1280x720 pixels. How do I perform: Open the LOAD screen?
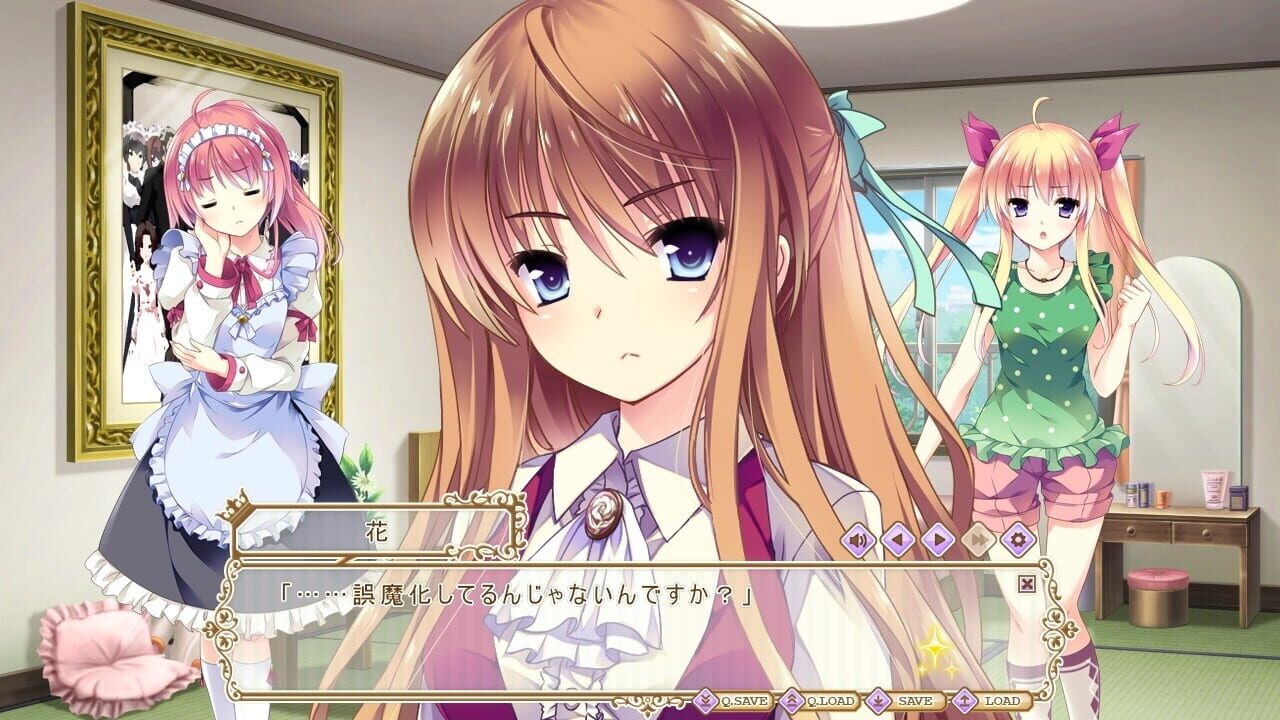(x=1002, y=700)
